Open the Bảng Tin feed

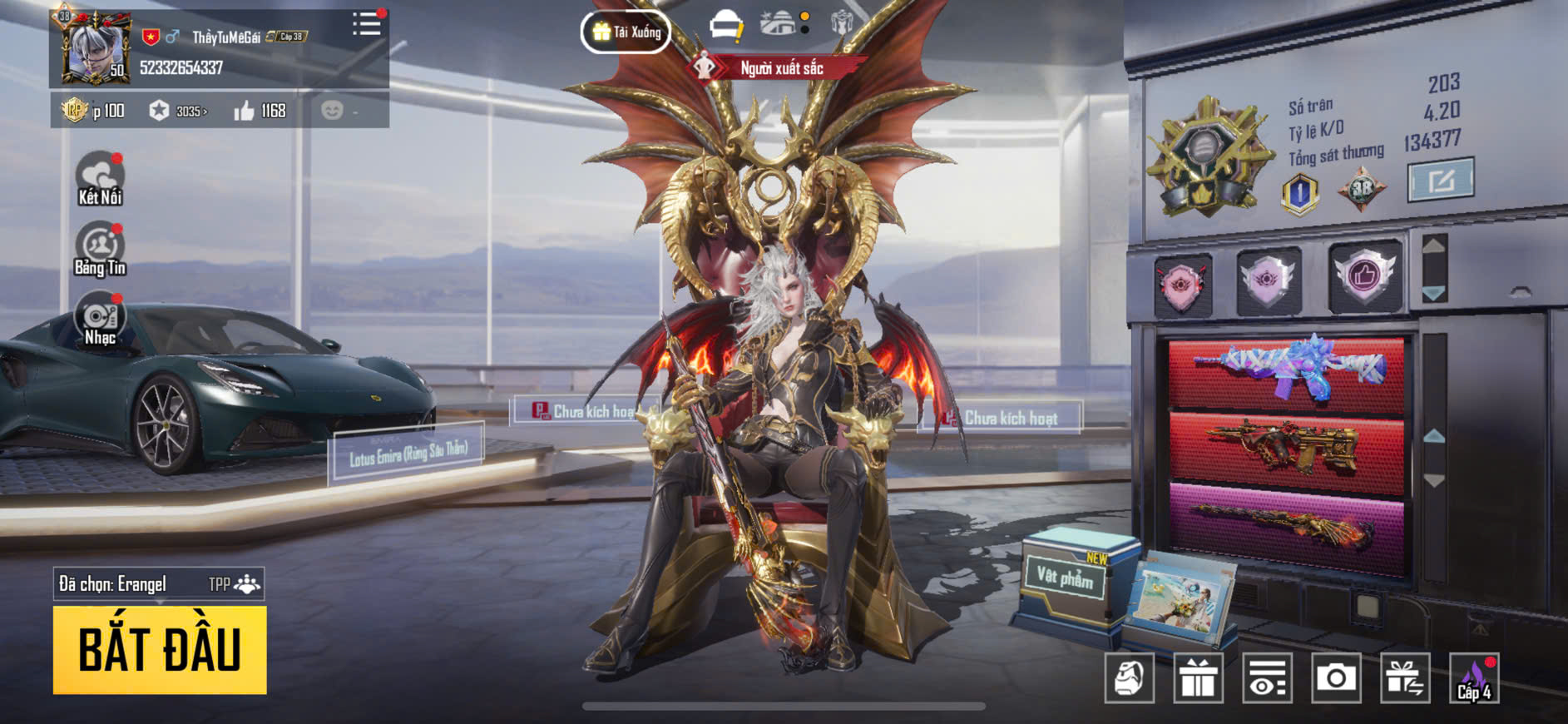(x=100, y=249)
